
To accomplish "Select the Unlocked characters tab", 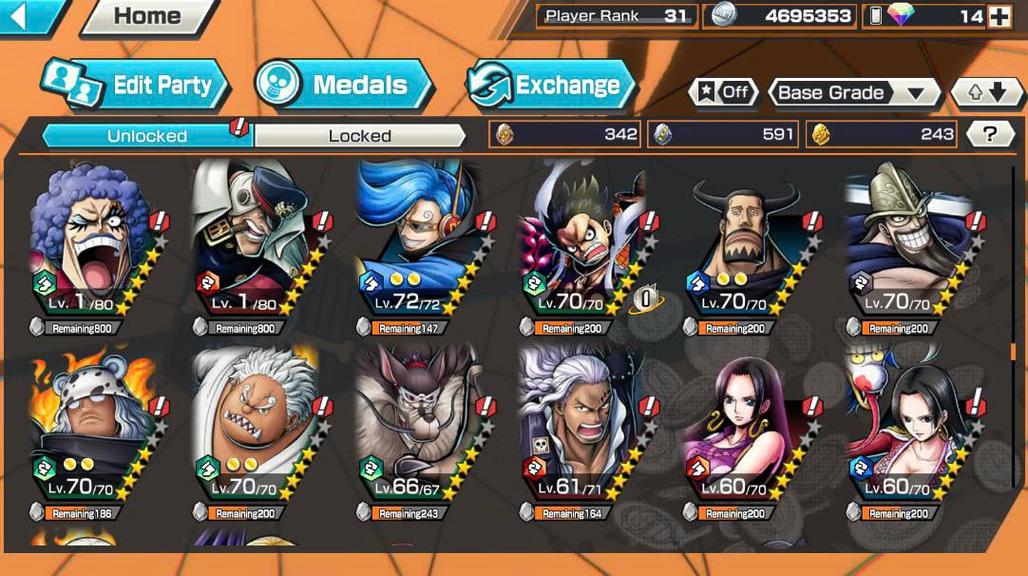I will click(147, 136).
